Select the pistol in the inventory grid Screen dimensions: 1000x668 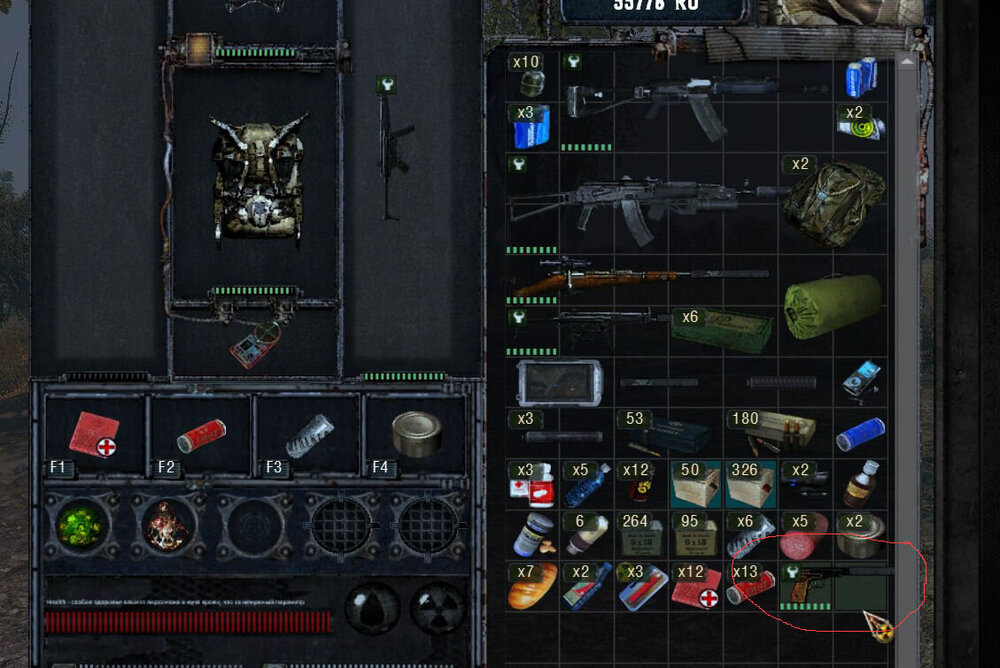tap(806, 585)
